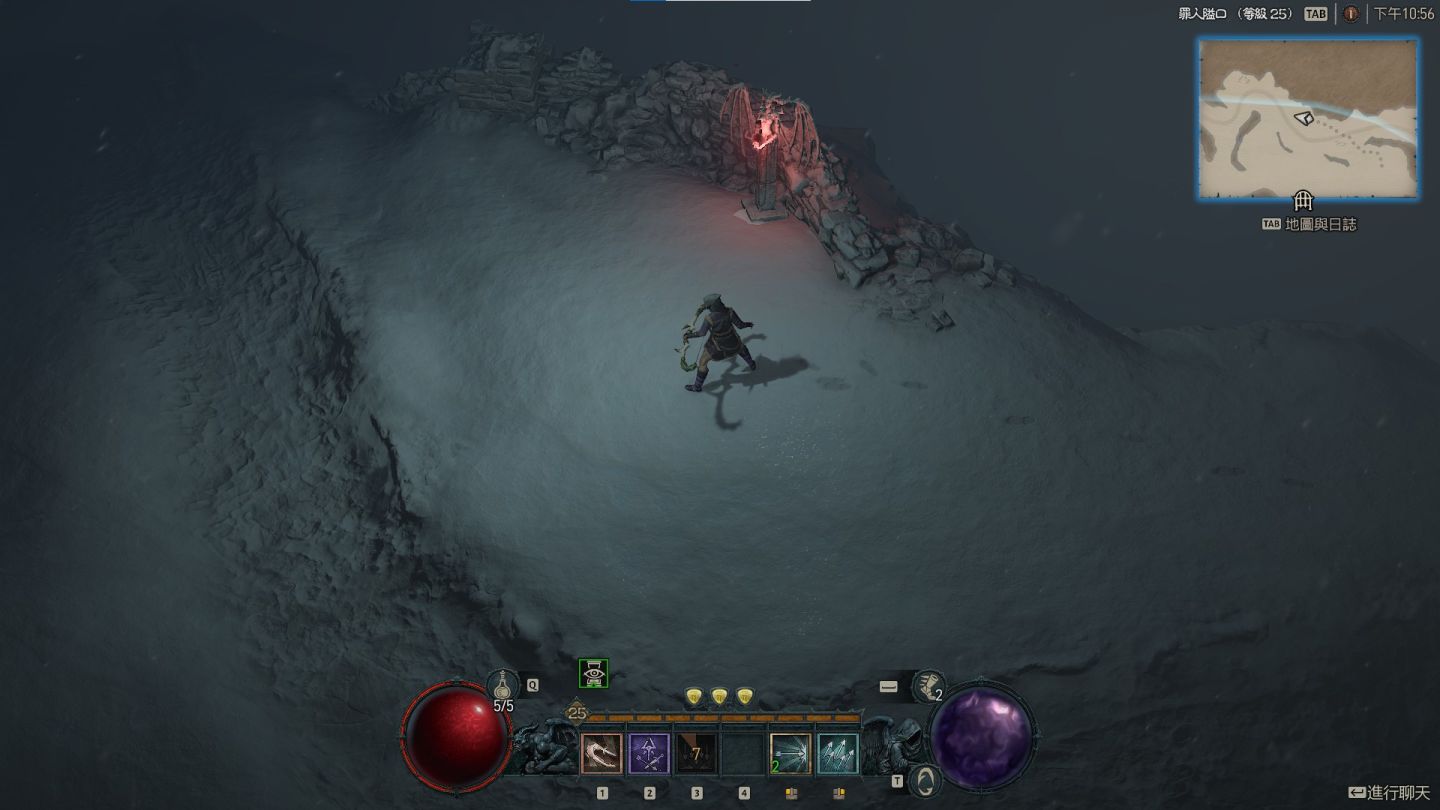Select the skill on cooldown showing 7
Viewport: 1440px width, 810px height.
(x=696, y=753)
